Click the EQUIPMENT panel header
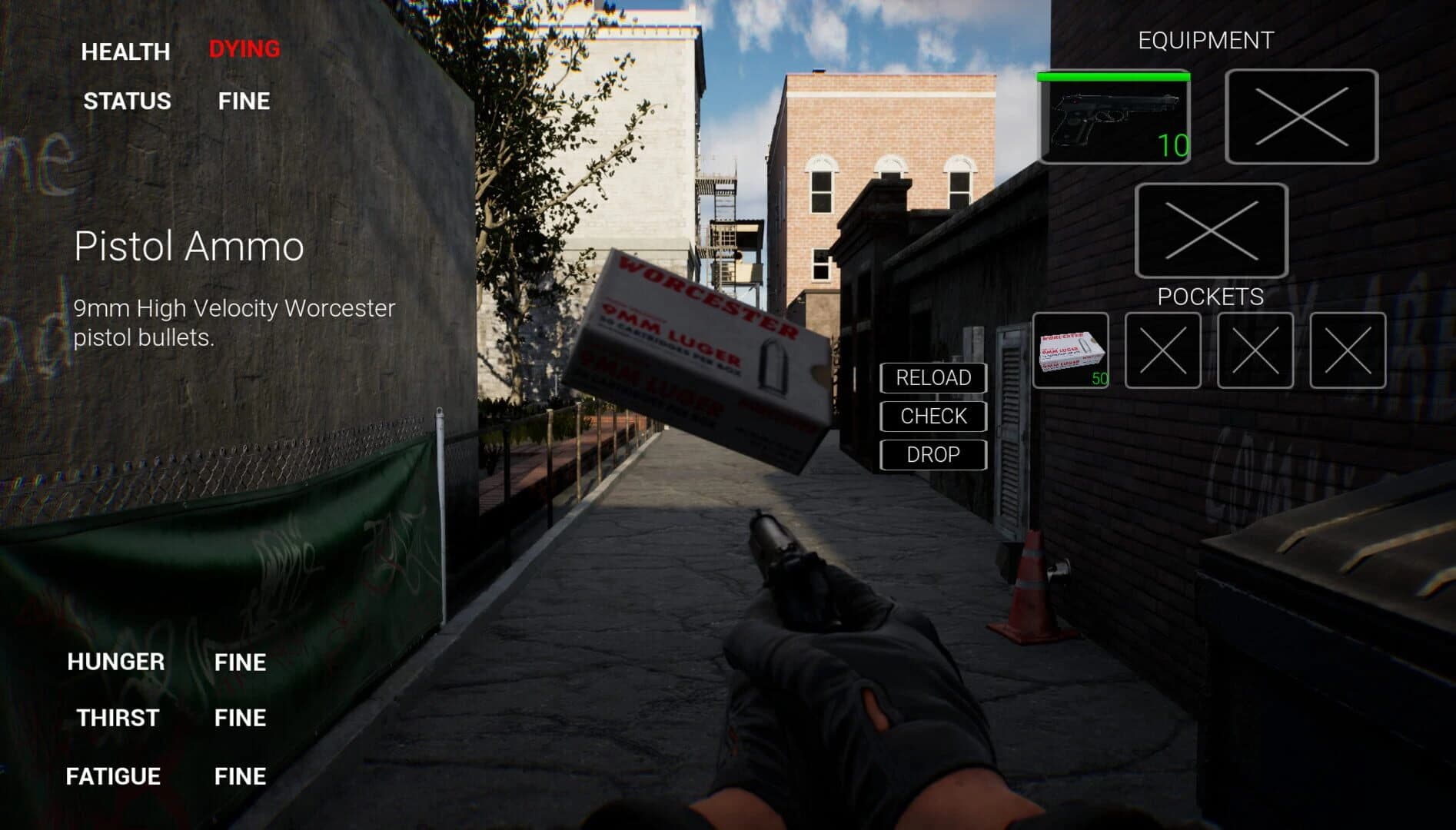The height and width of the screenshot is (830, 1456). point(1205,38)
